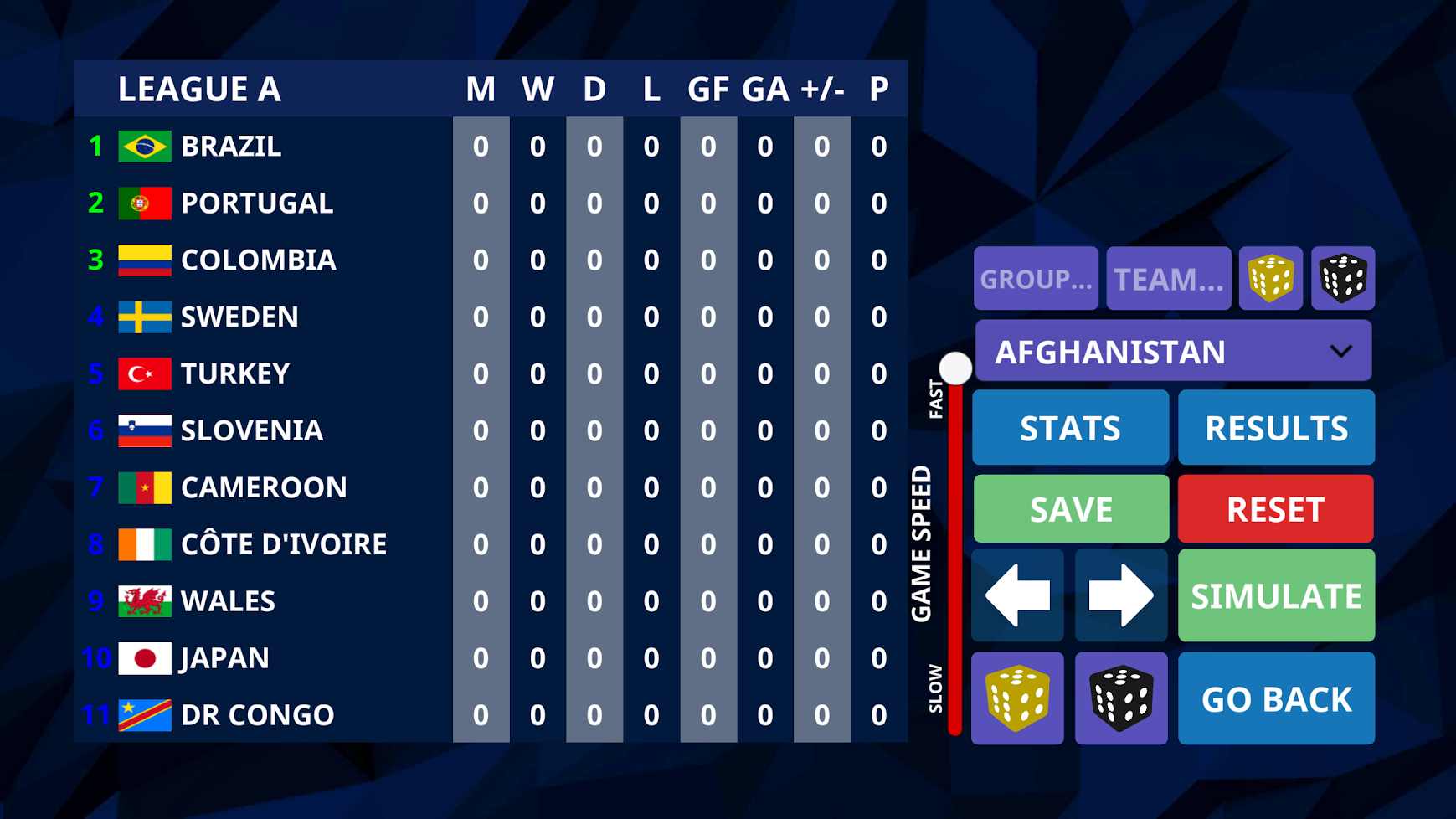Switch to the RESULTS view

pyautogui.click(x=1276, y=427)
